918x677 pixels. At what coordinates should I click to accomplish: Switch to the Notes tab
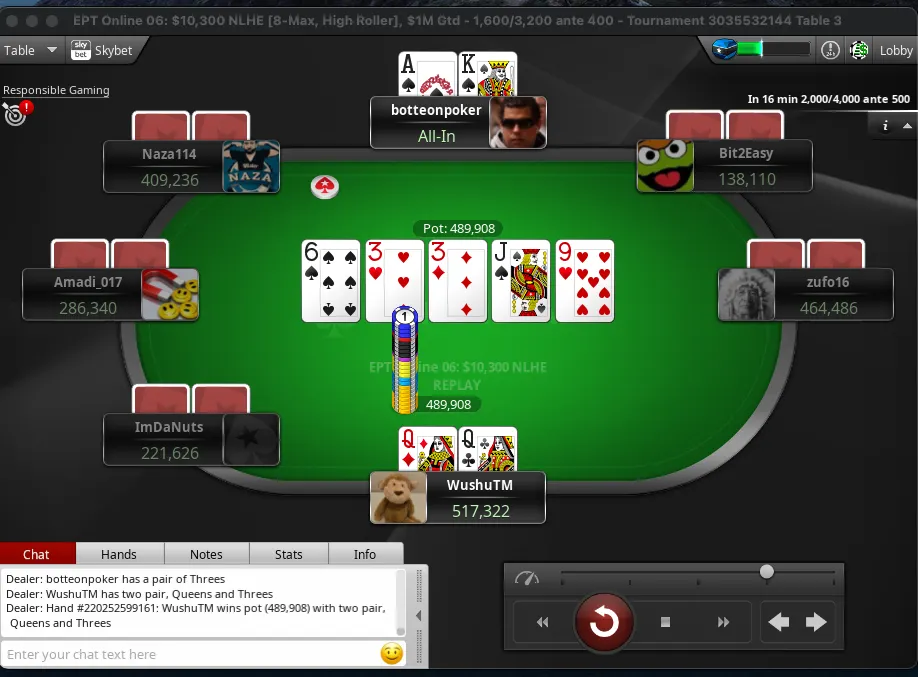206,554
